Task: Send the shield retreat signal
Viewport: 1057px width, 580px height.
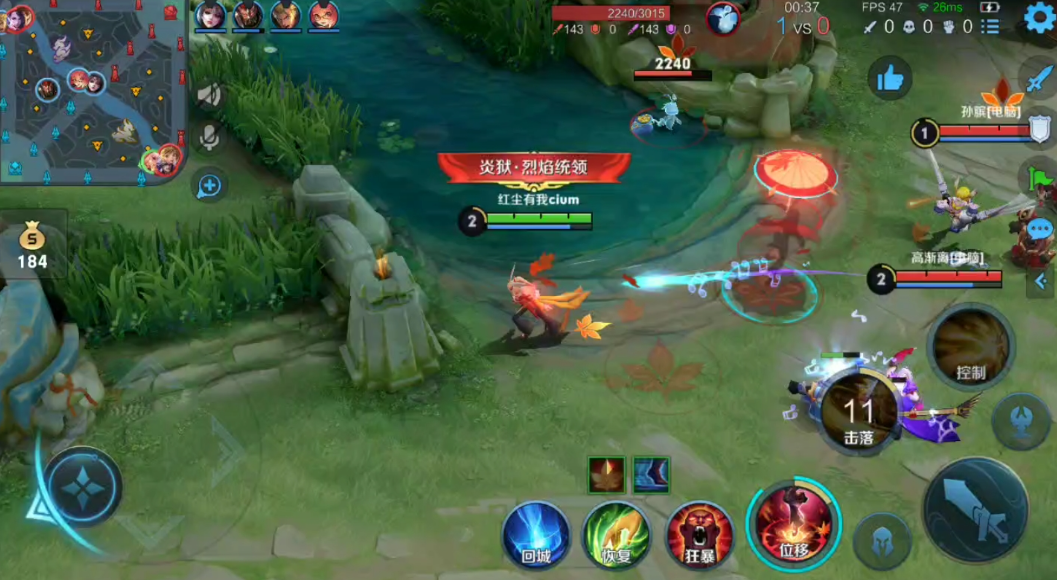Action: point(1040,130)
